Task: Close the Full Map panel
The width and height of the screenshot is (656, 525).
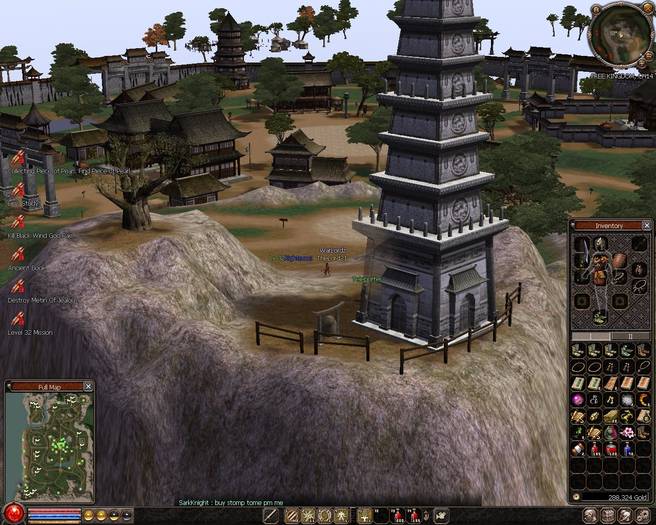Action: pyautogui.click(x=88, y=385)
